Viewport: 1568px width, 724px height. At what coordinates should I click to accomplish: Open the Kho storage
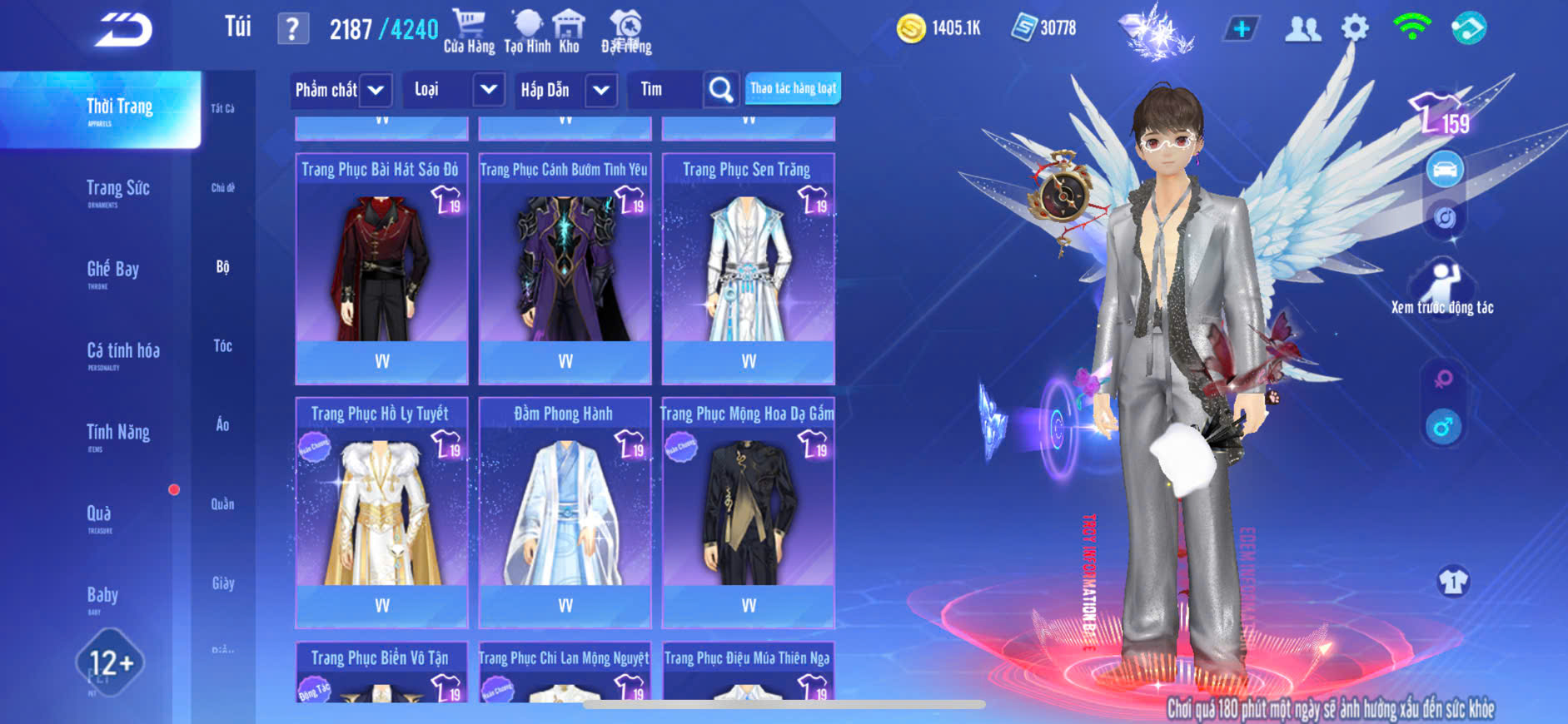click(x=569, y=32)
